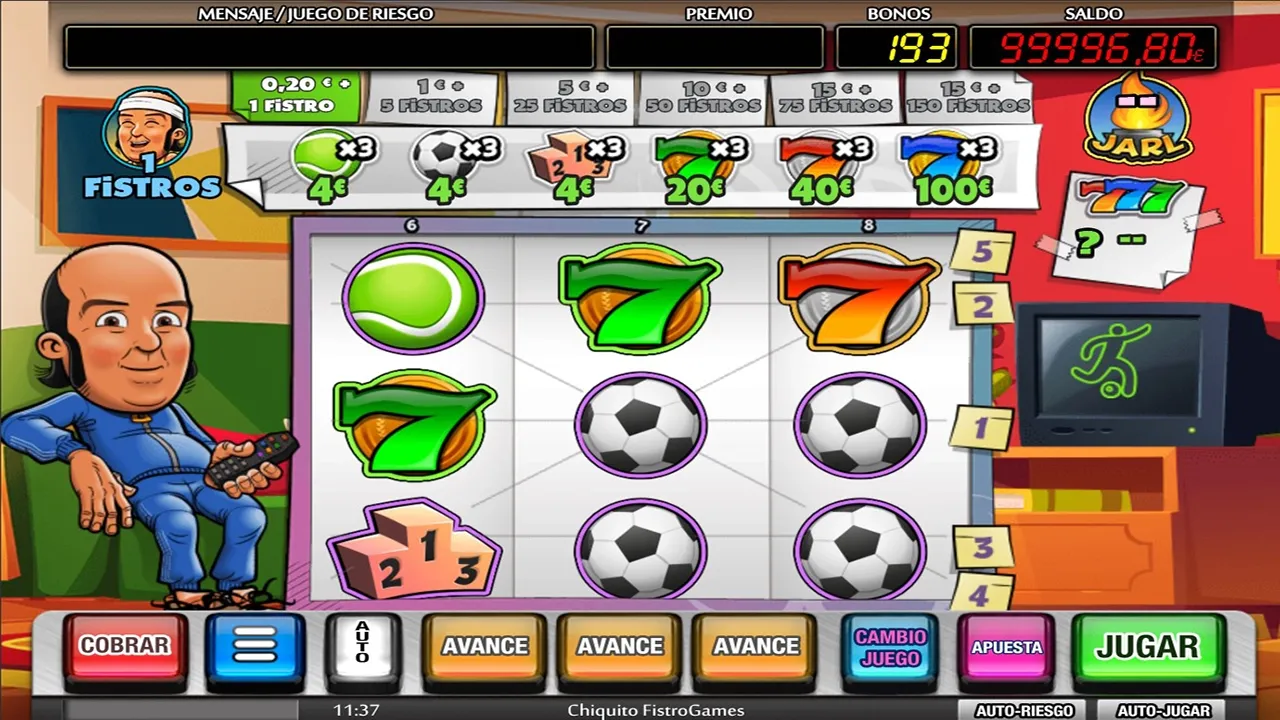The image size is (1280, 720).
Task: Choose the 150 Fistros bet tab
Action: point(968,96)
